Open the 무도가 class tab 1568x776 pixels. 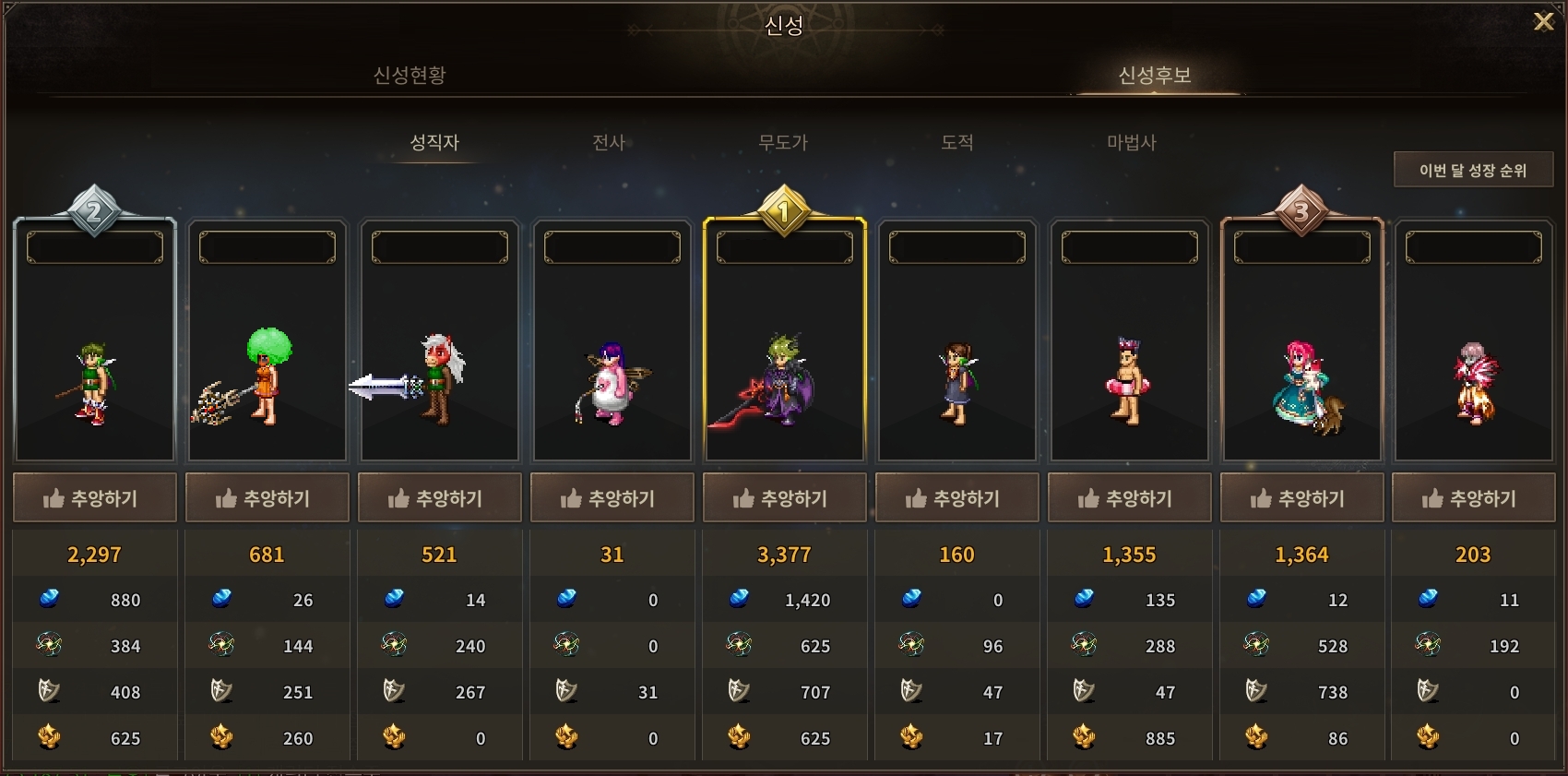783,142
